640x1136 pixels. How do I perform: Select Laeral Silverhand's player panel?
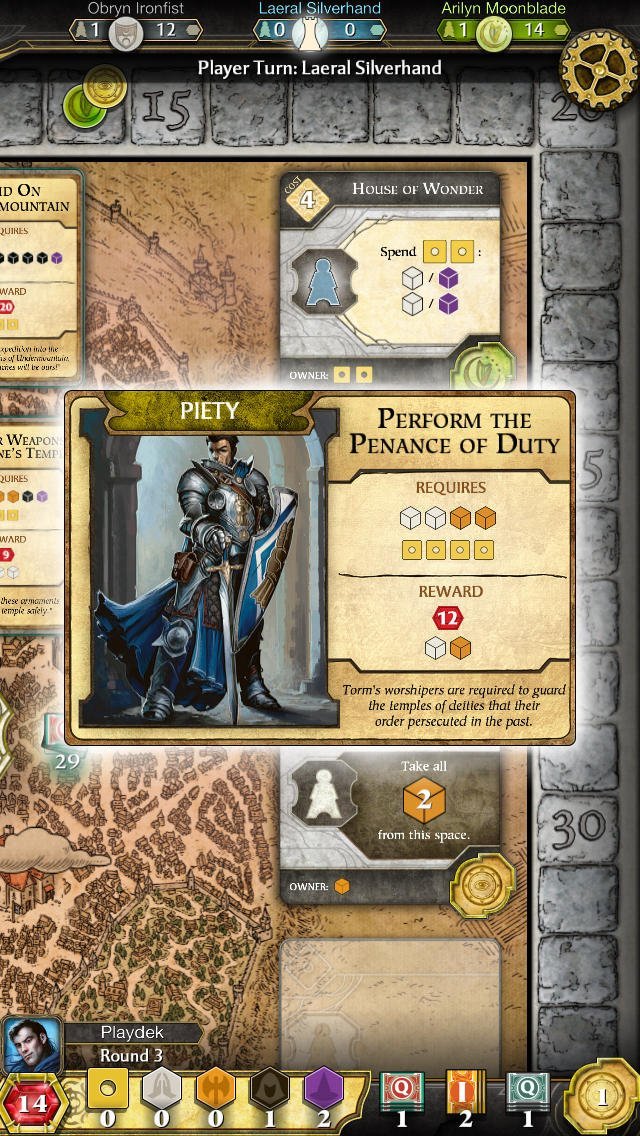coord(319,22)
